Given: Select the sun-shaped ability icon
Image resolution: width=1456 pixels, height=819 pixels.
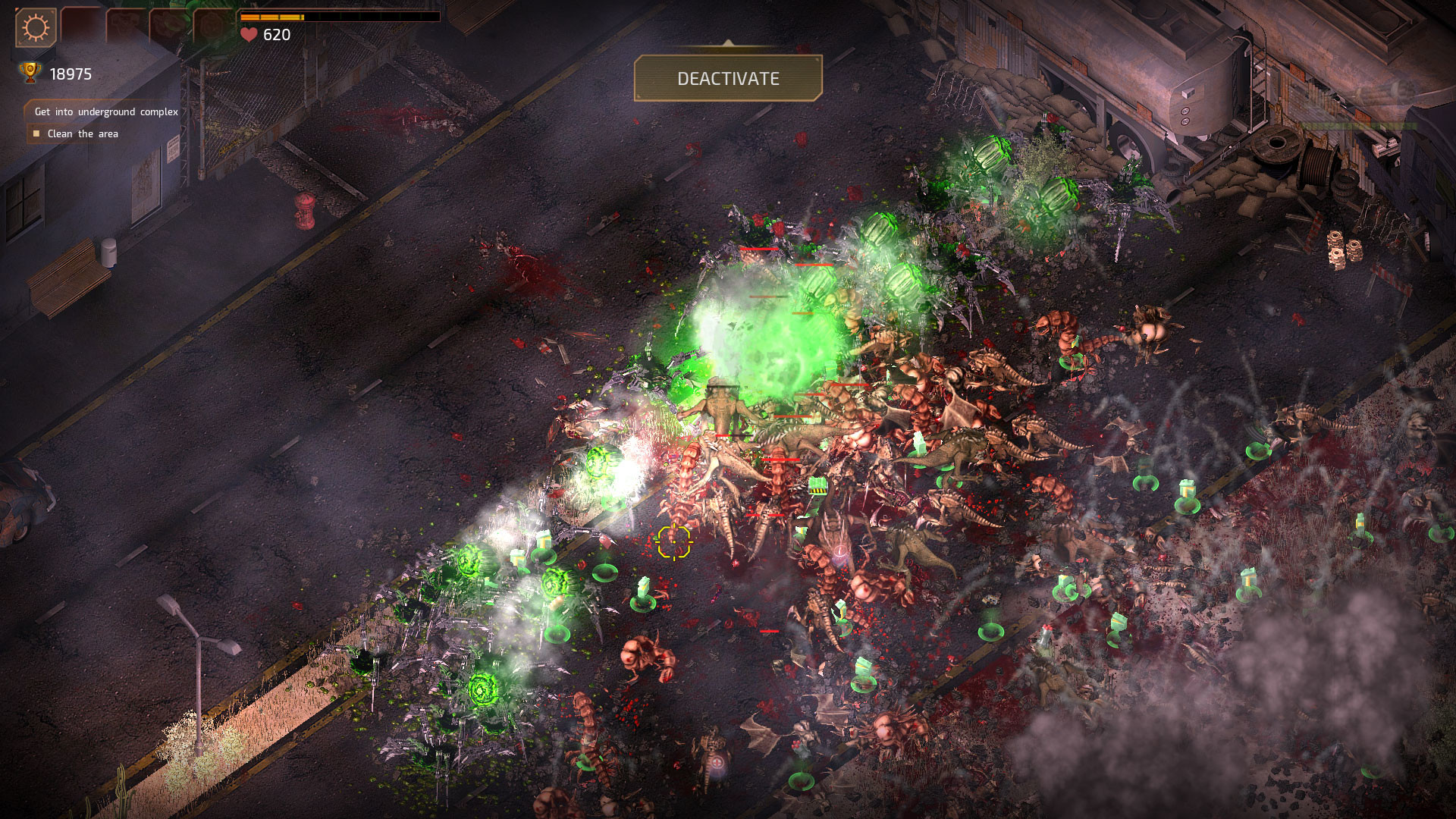Looking at the screenshot, I should [x=36, y=28].
